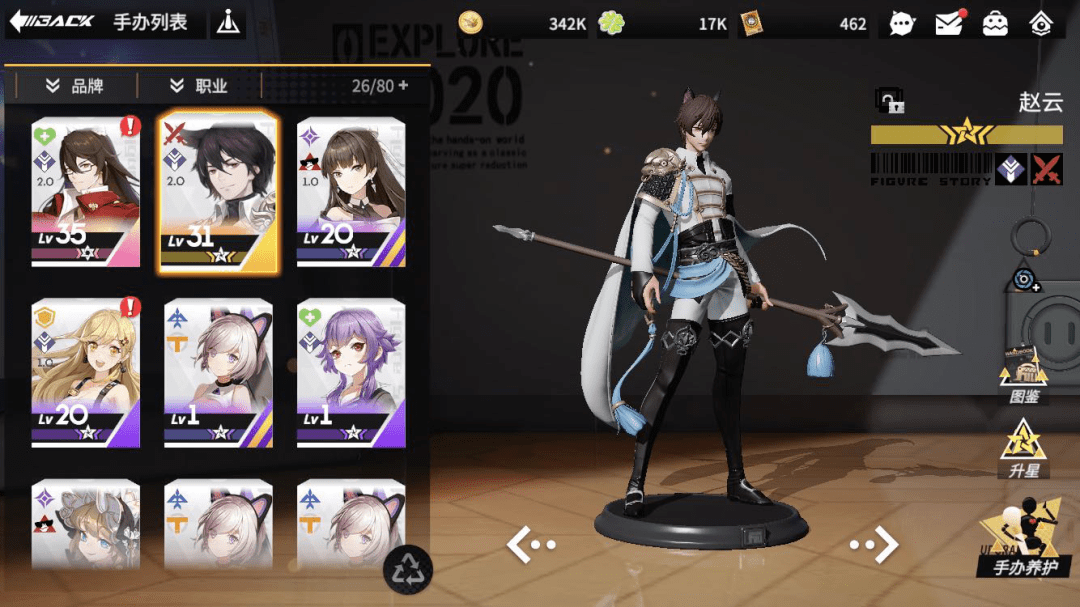Open the 品牌 brand filter dropdown
Screen dimensions: 1080x607
click(75, 86)
